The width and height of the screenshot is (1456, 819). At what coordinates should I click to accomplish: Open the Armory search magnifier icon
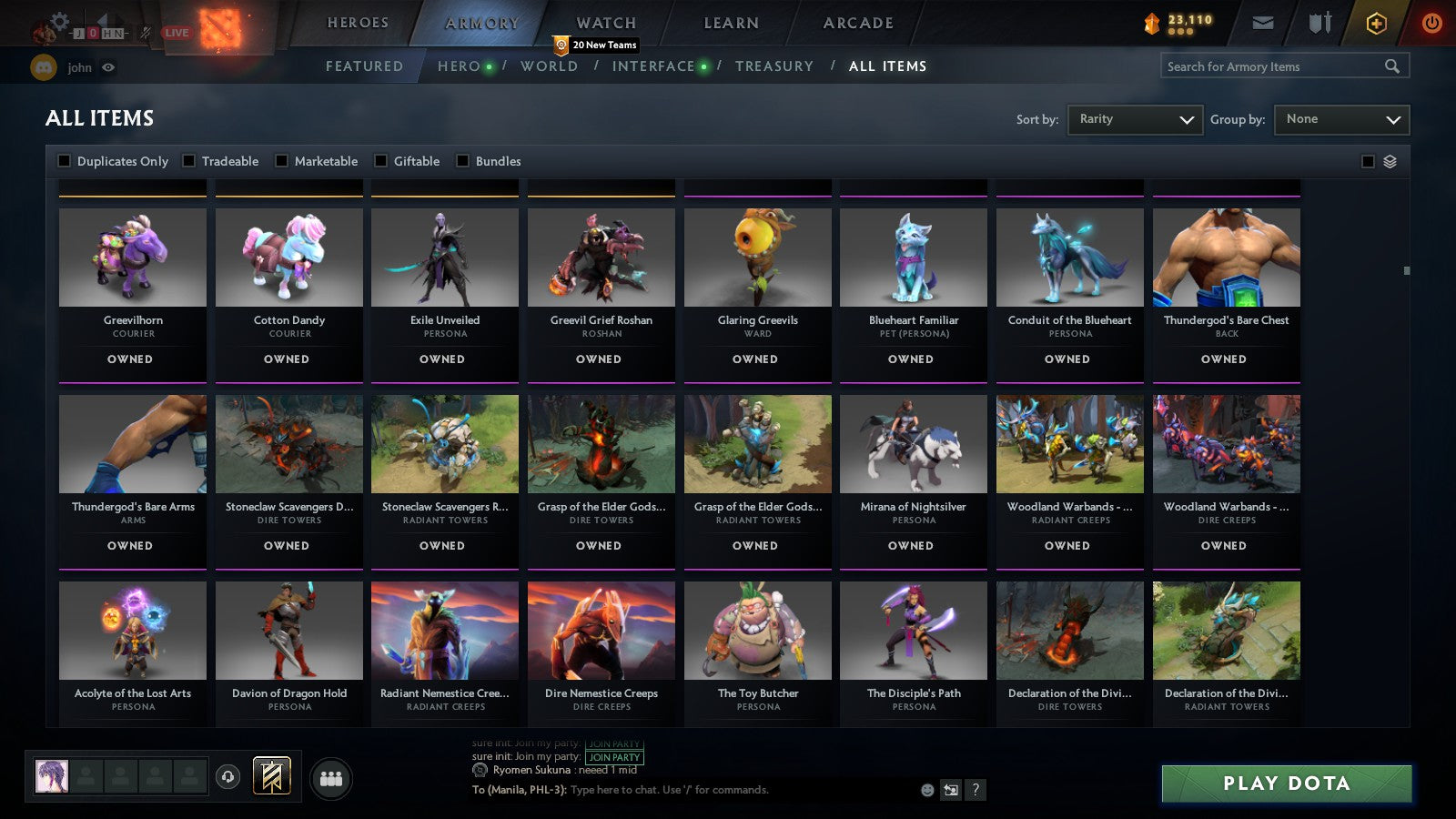pyautogui.click(x=1392, y=66)
